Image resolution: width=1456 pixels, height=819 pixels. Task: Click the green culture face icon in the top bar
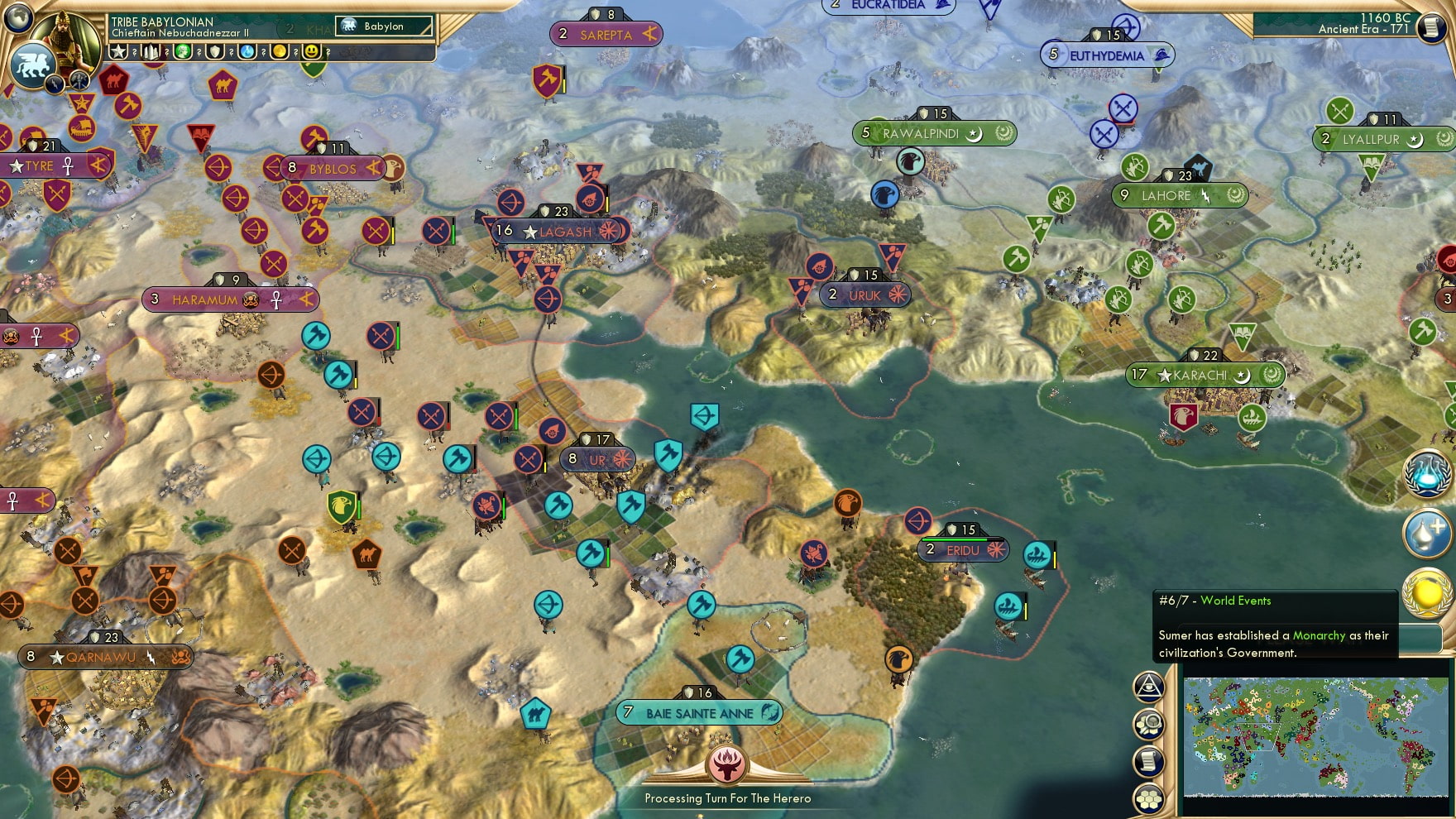[183, 53]
